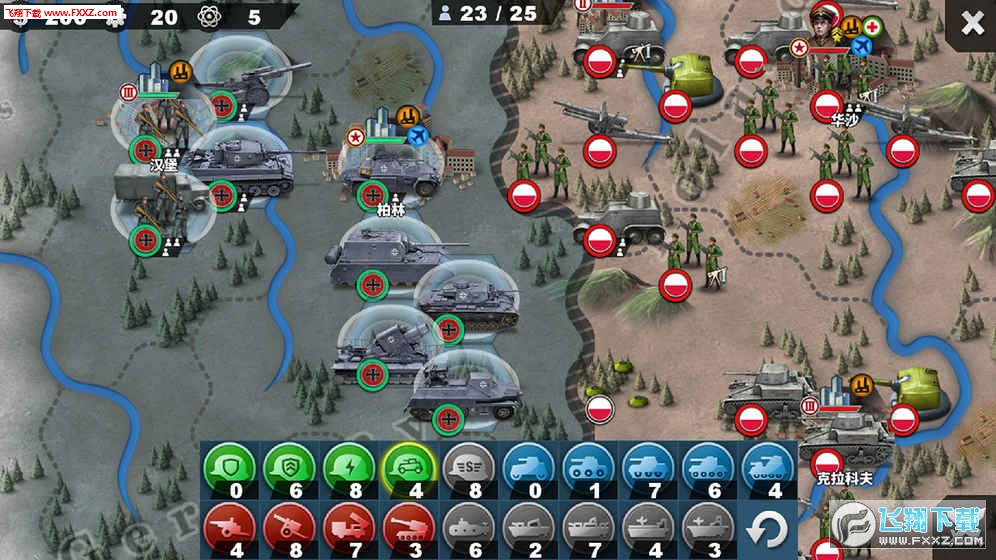
Task: Pick the blue tank icon showing 4
Action: tap(767, 467)
